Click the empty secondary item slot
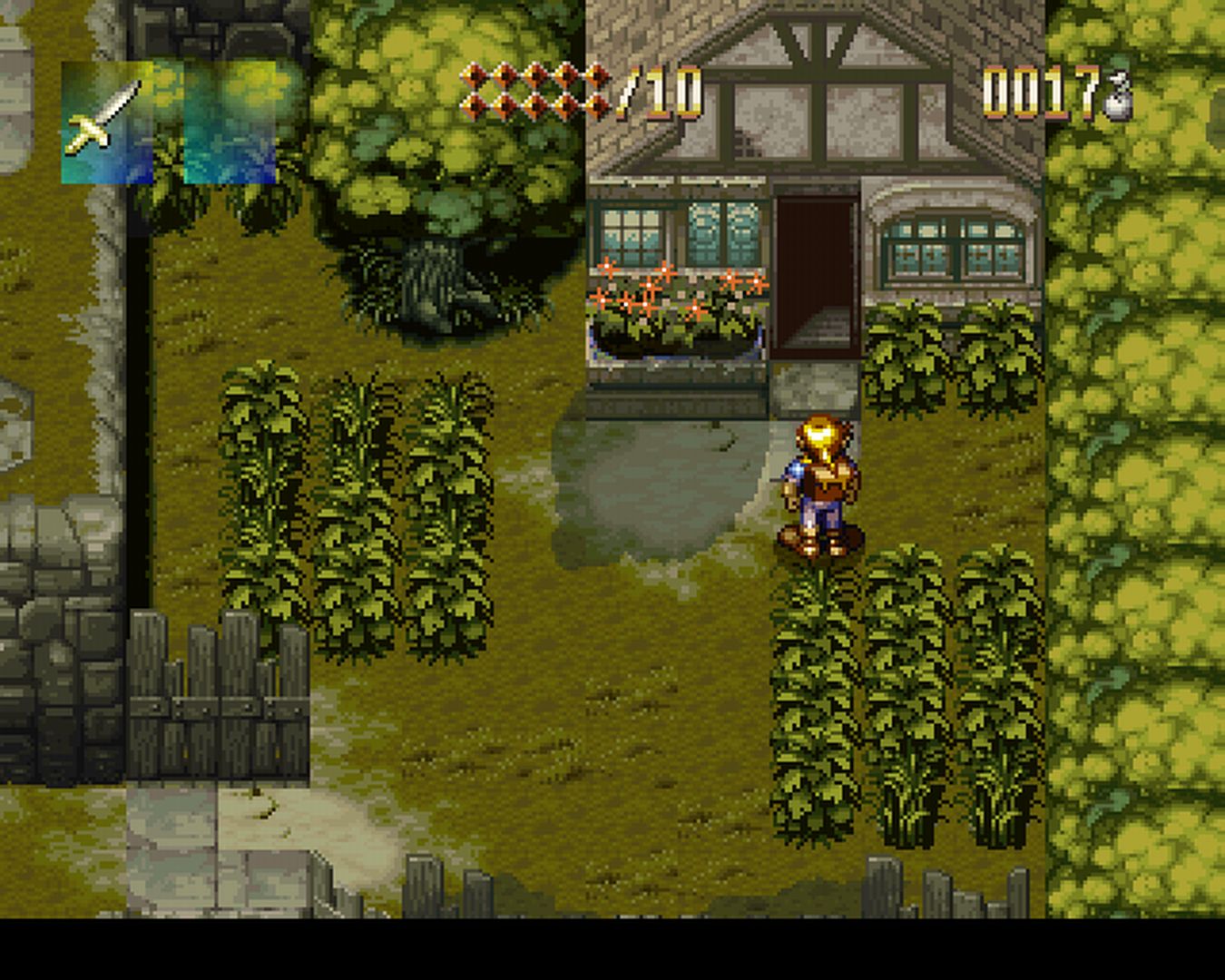Image resolution: width=1225 pixels, height=980 pixels. click(230, 122)
